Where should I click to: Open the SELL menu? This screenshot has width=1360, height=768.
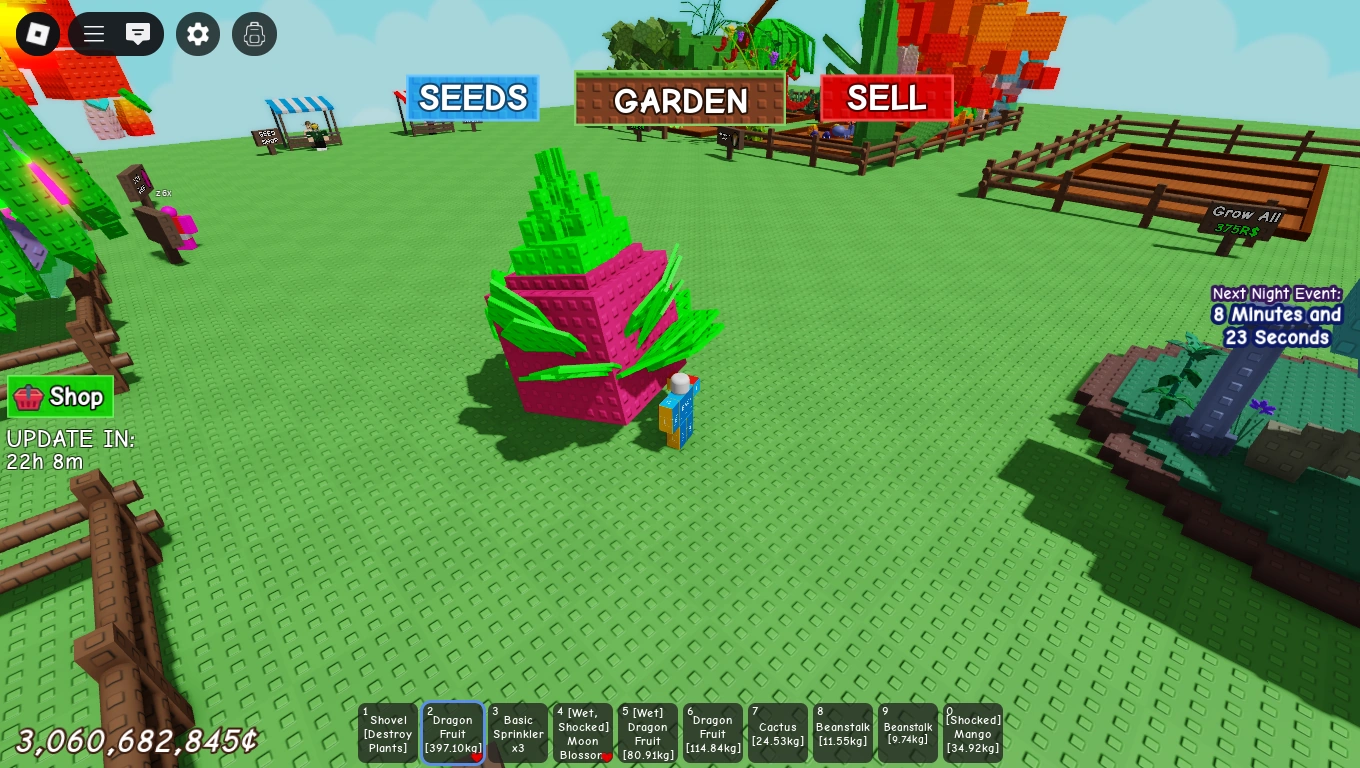885,98
